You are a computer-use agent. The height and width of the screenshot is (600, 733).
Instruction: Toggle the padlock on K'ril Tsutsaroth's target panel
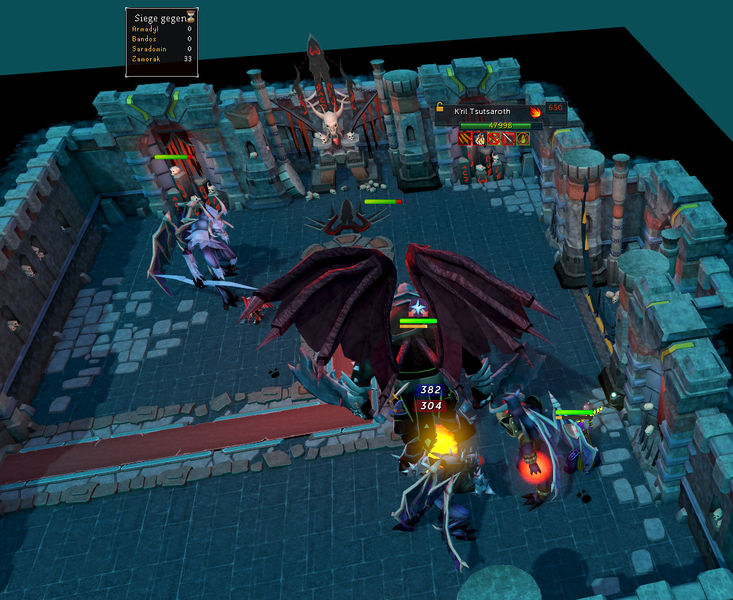pos(440,107)
